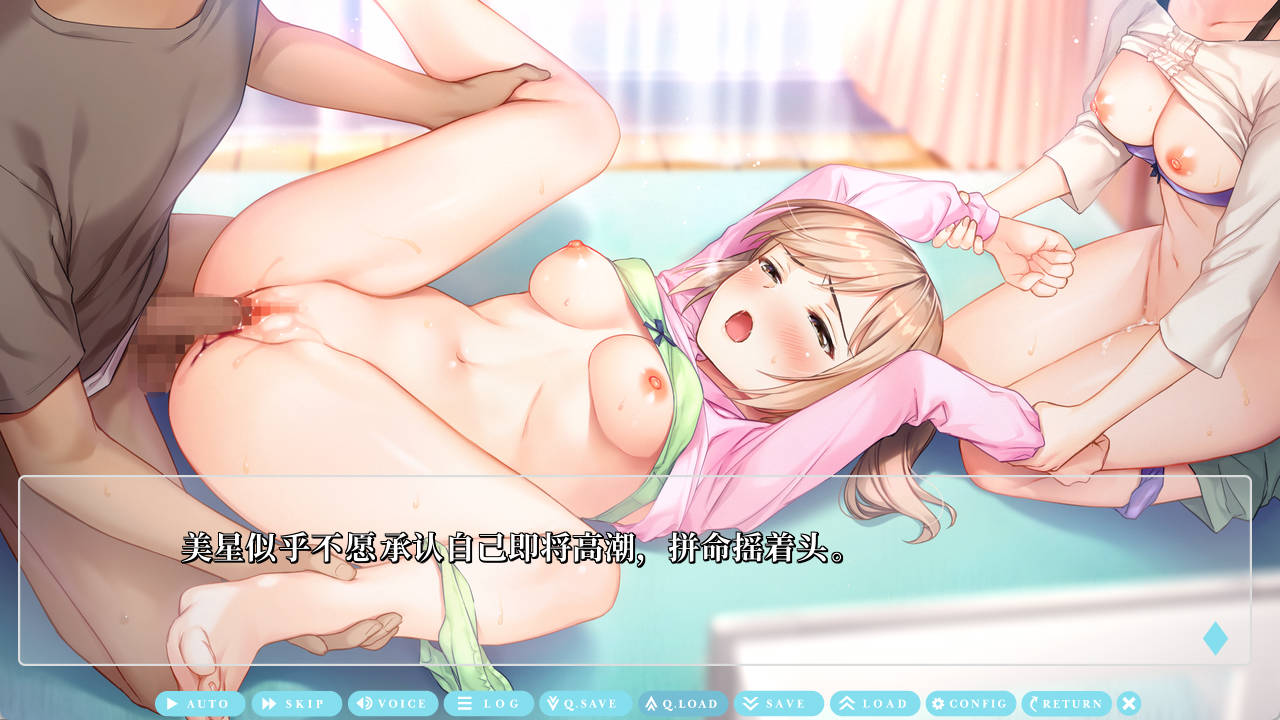The height and width of the screenshot is (720, 1280).
Task: Enable AUTO text advance mode
Action: pyautogui.click(x=200, y=704)
